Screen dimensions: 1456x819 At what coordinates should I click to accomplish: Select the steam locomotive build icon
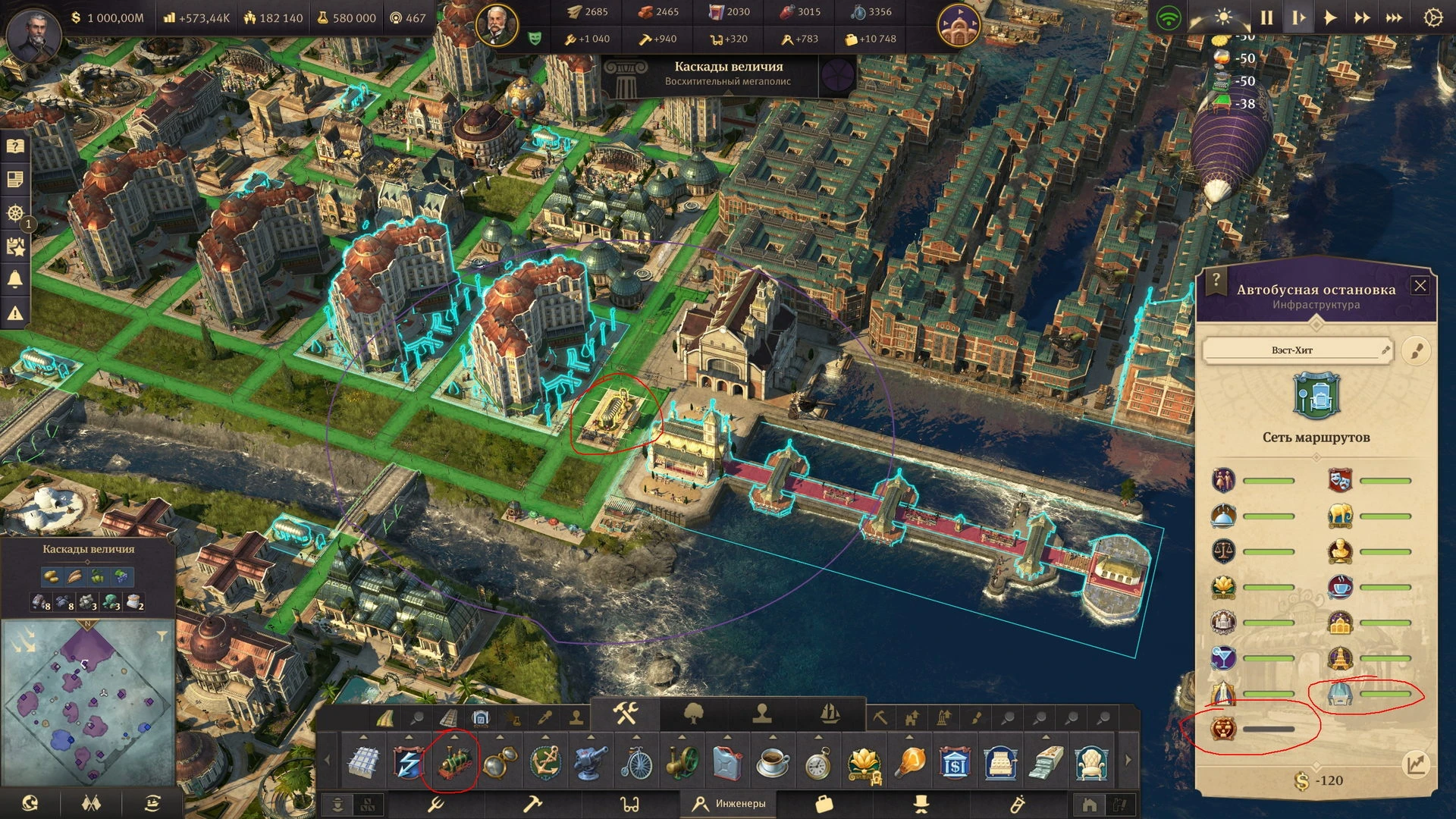point(453,763)
